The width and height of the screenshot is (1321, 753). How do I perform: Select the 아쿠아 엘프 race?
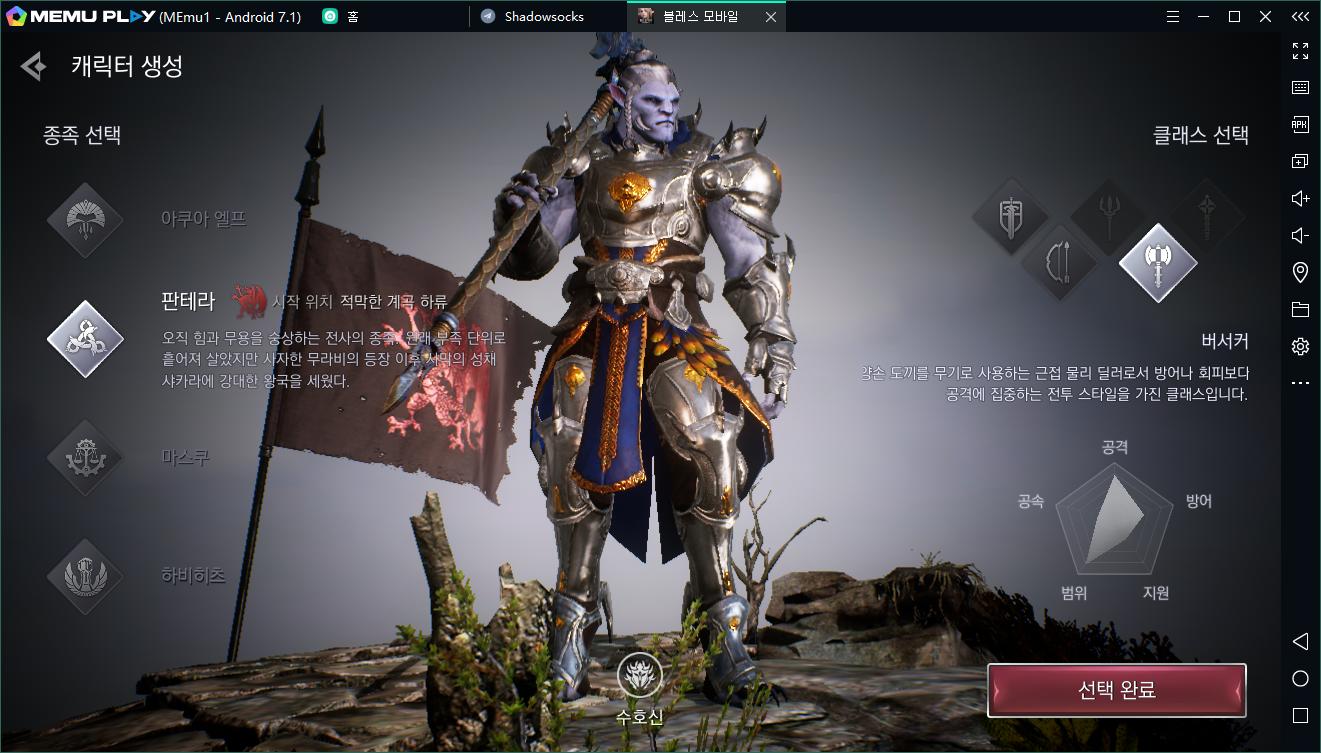click(85, 220)
